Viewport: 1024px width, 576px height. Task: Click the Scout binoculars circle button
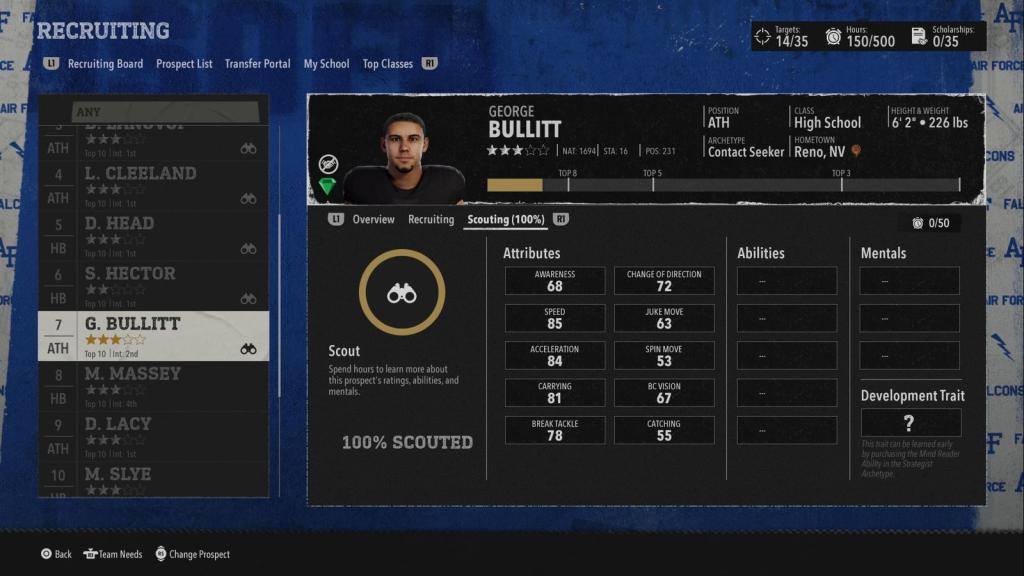[402, 292]
